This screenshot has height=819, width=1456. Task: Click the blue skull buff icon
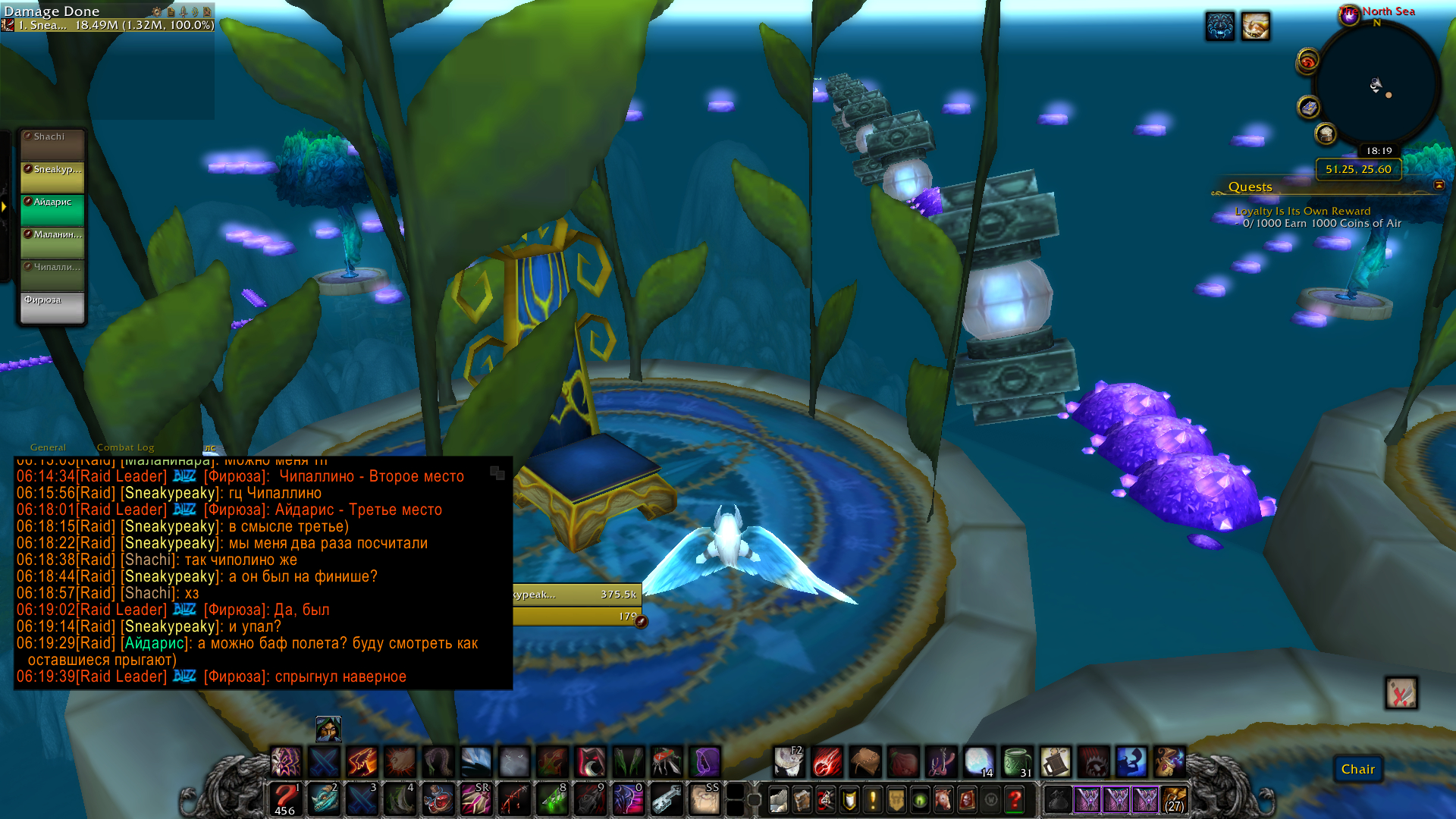(1219, 27)
